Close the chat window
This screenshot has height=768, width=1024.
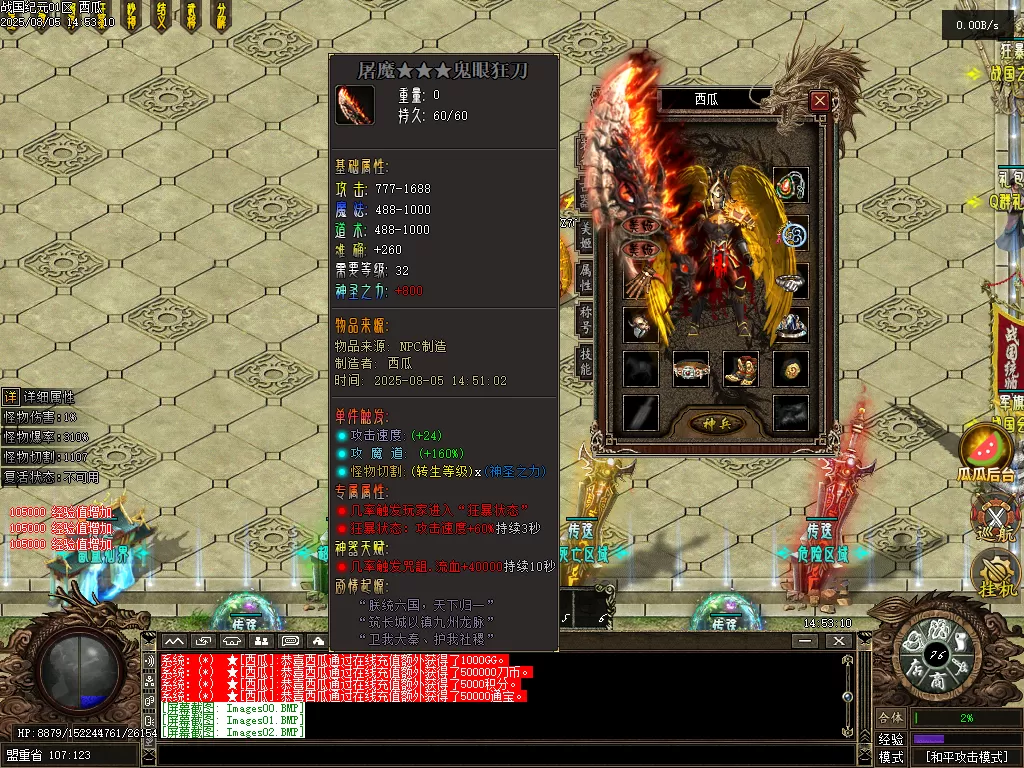tap(838, 641)
